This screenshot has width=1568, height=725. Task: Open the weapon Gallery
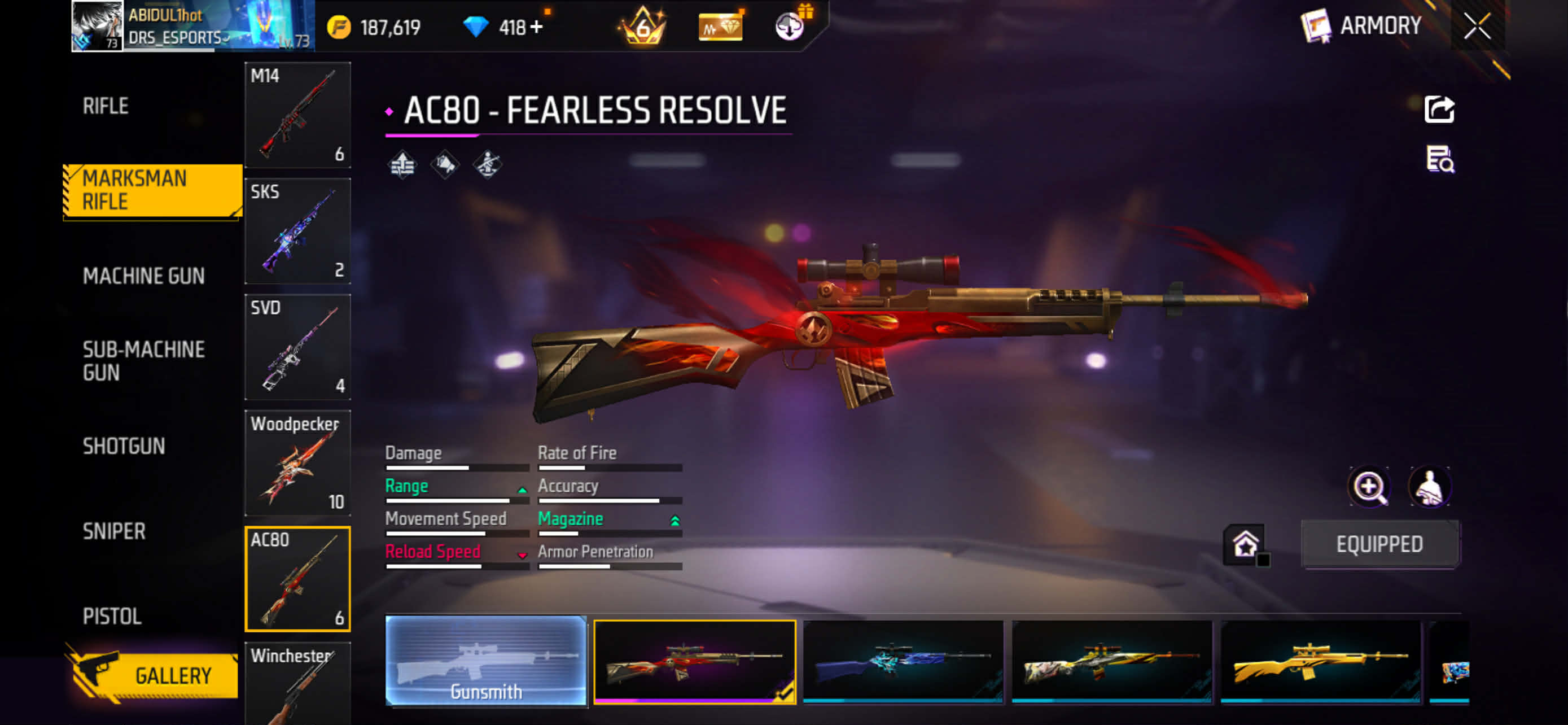click(x=152, y=675)
